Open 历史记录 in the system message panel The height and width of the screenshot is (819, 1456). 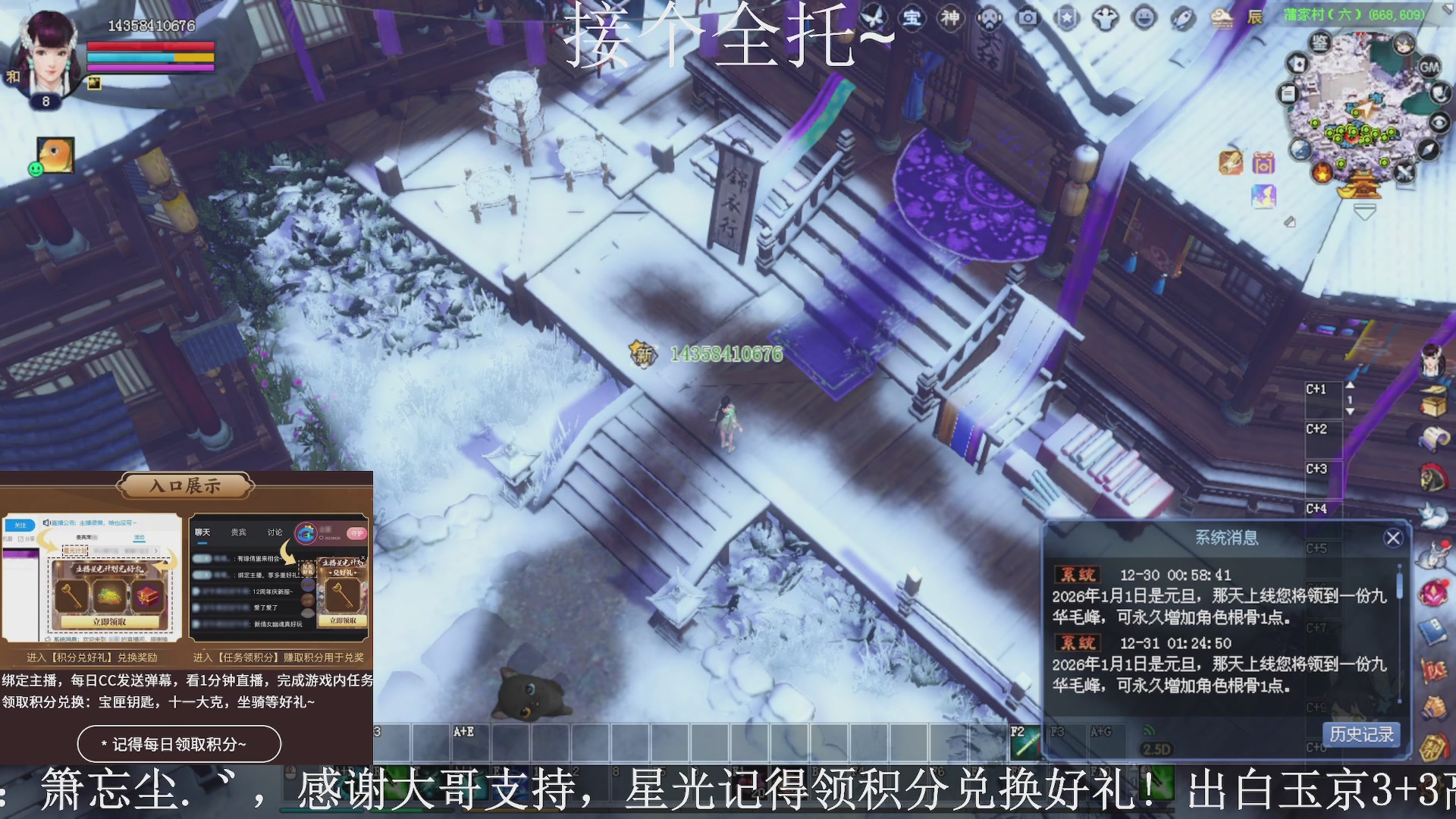point(1361,735)
